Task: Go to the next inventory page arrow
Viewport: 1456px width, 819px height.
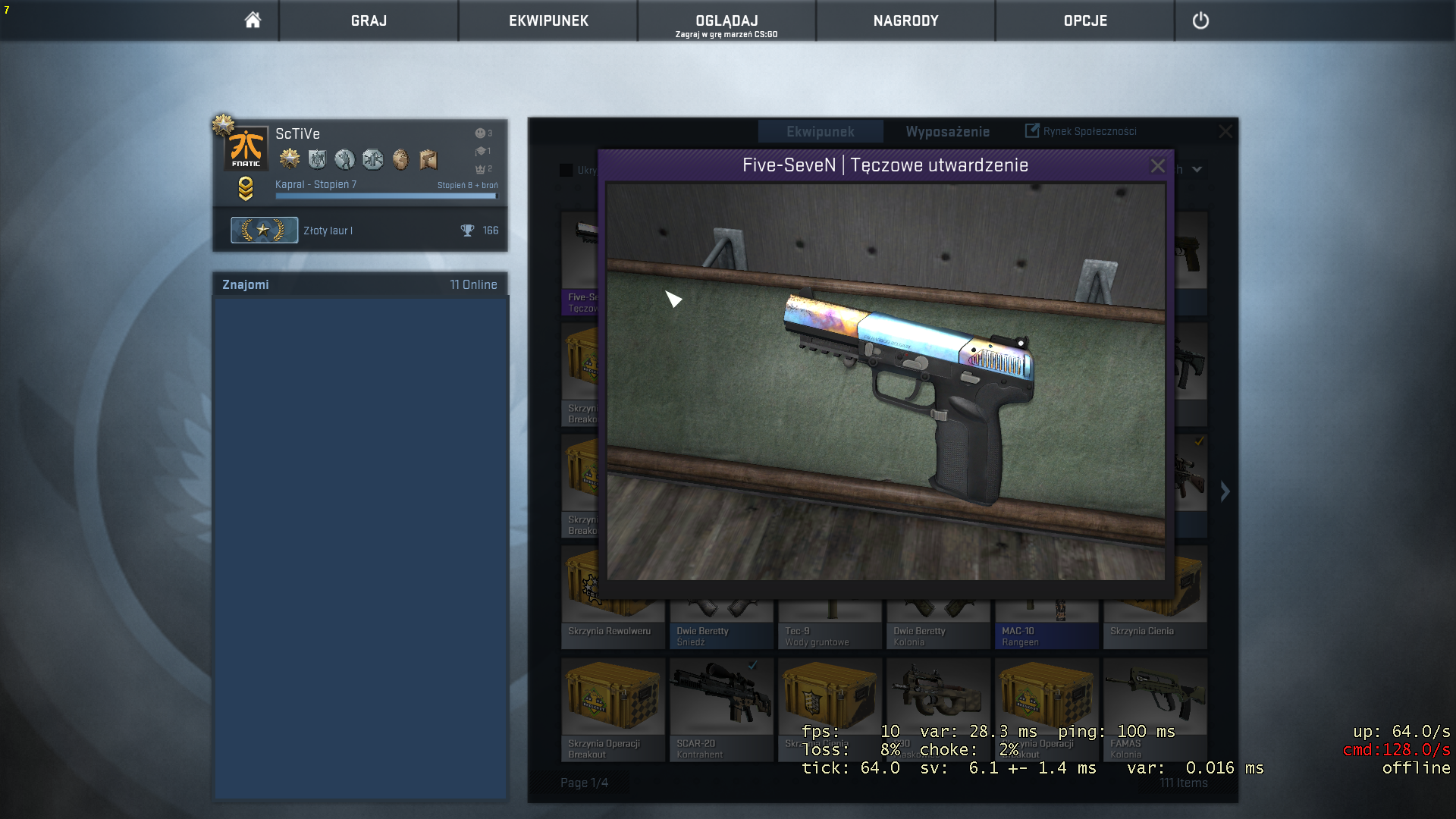Action: [x=1225, y=491]
